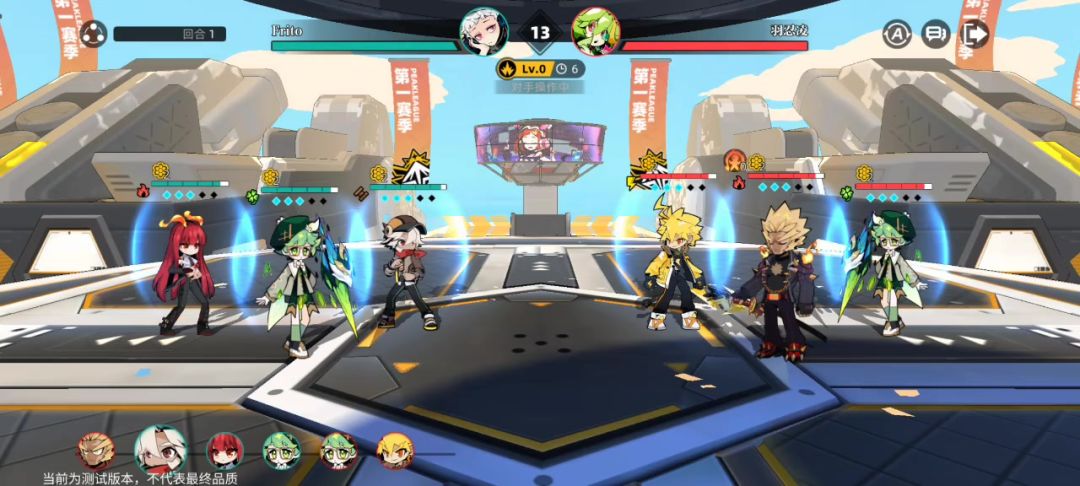
Task: Open the battle log speech-bubble button
Action: [935, 34]
